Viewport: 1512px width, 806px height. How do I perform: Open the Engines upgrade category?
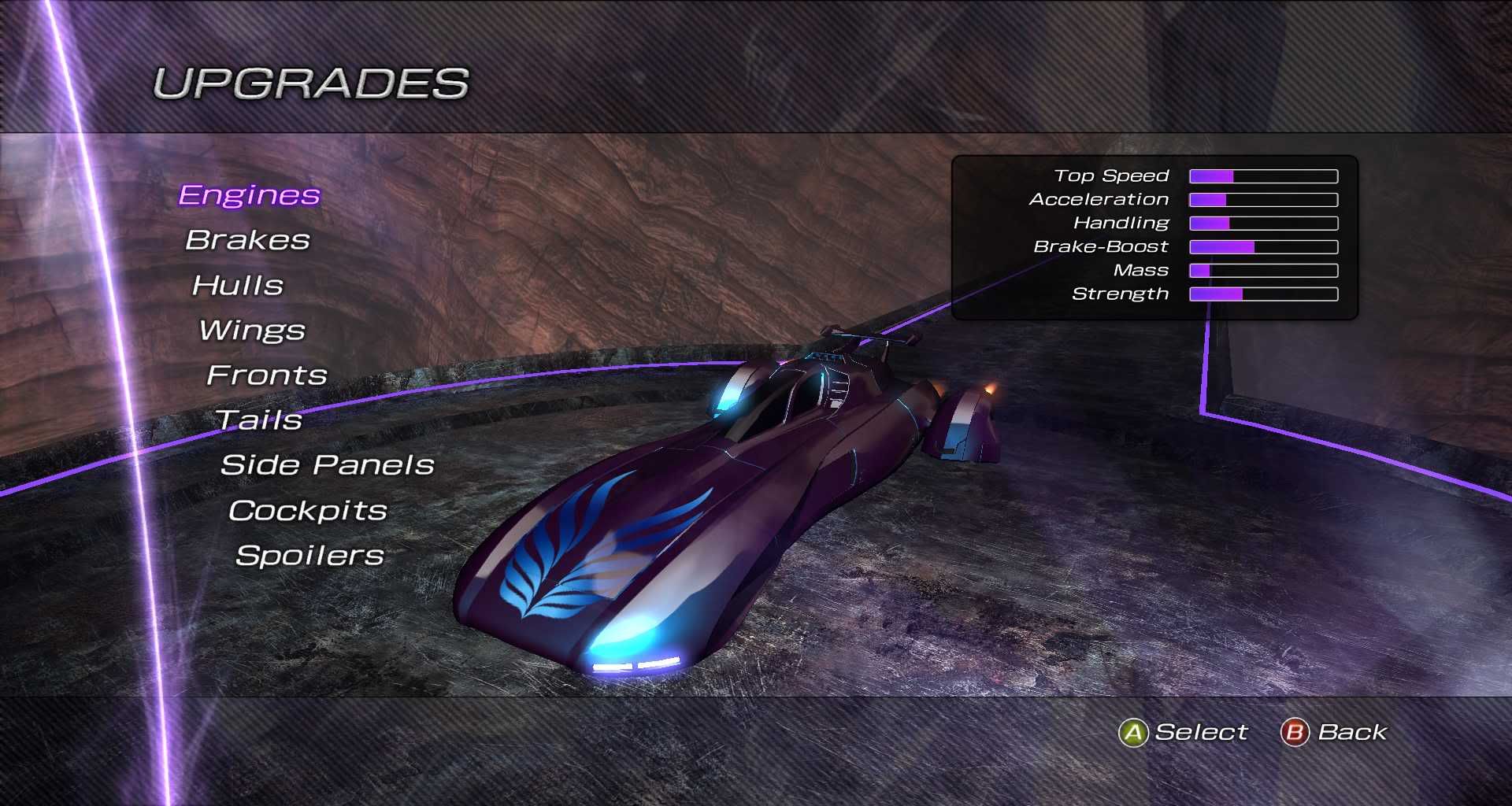249,195
